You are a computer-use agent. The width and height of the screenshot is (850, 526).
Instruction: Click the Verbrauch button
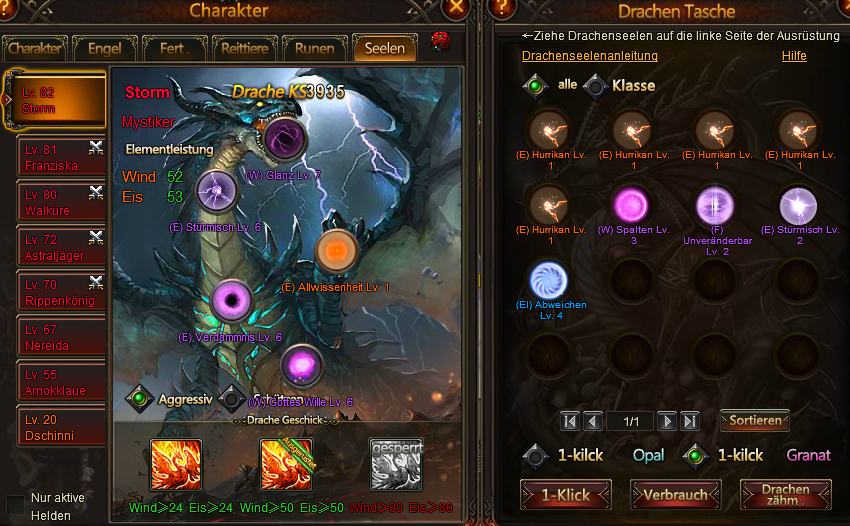676,494
